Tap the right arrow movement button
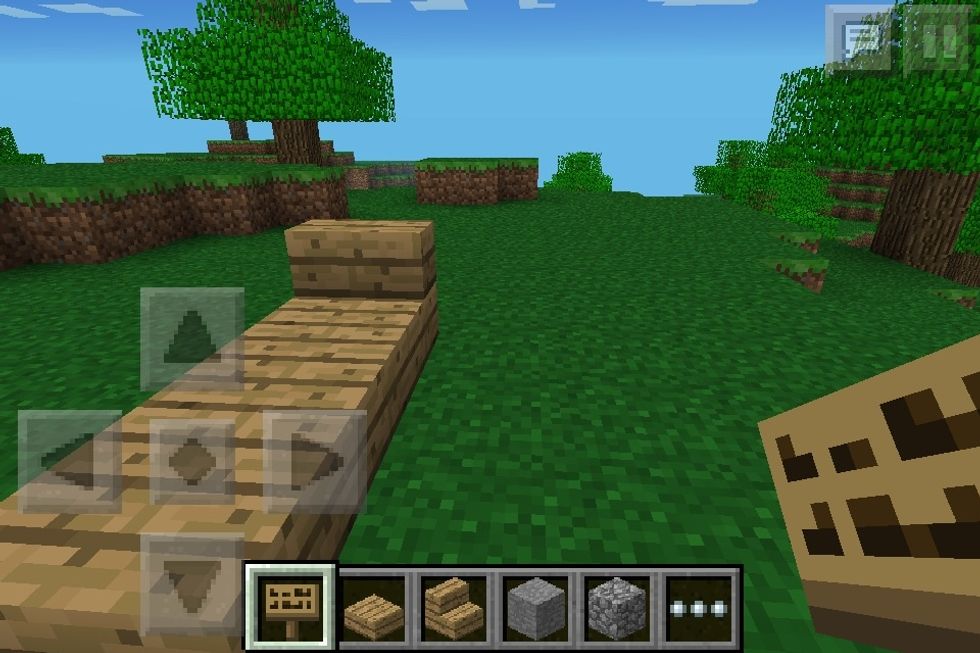980x653 pixels. click(314, 460)
